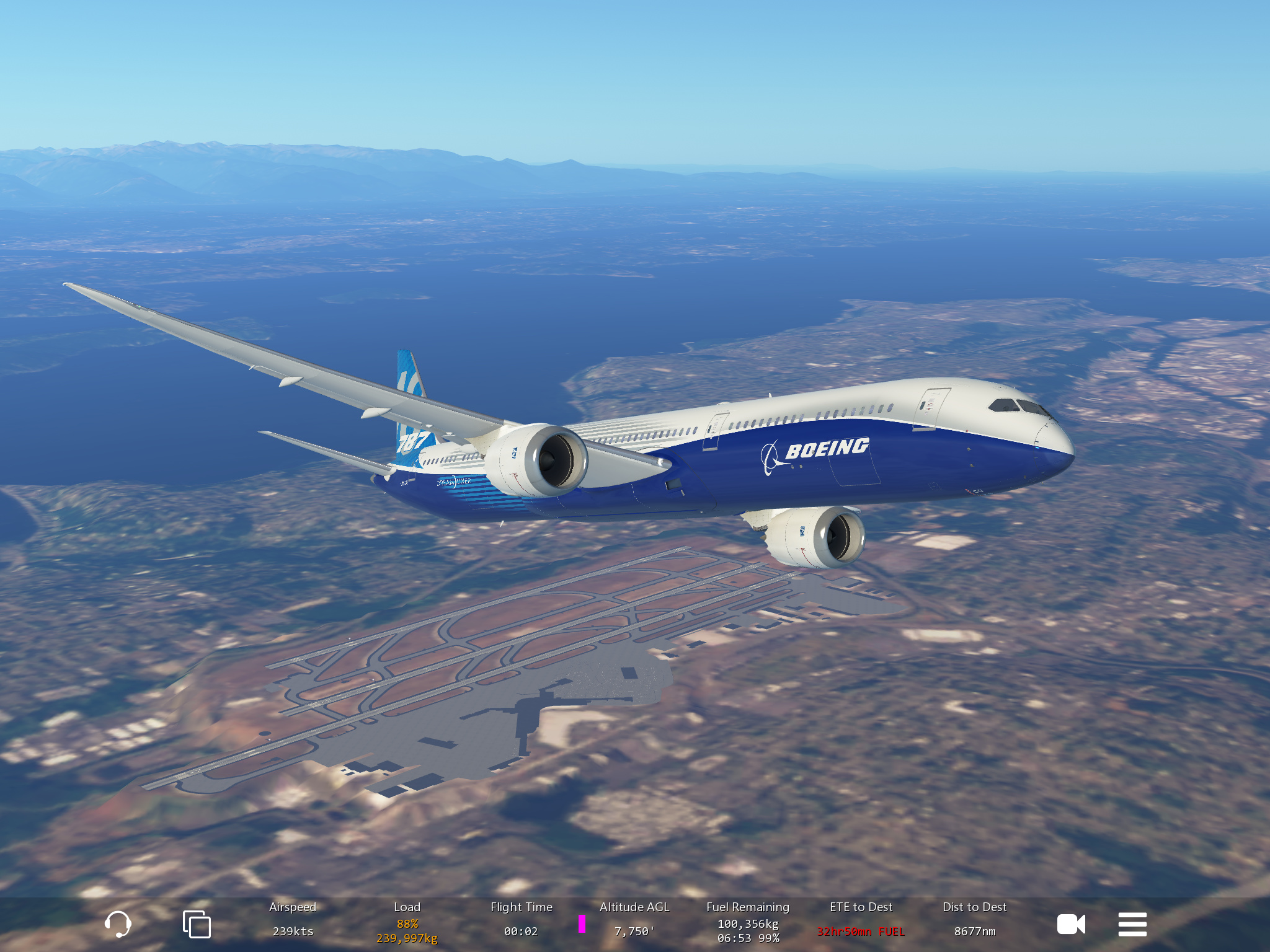Select the Load status bar tile
The height and width of the screenshot is (952, 1270).
[407, 922]
